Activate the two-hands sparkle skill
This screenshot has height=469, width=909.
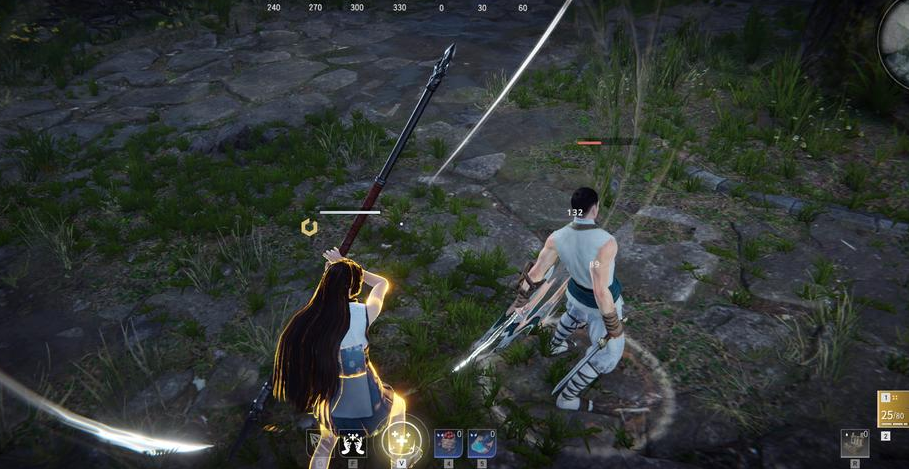[x=352, y=442]
